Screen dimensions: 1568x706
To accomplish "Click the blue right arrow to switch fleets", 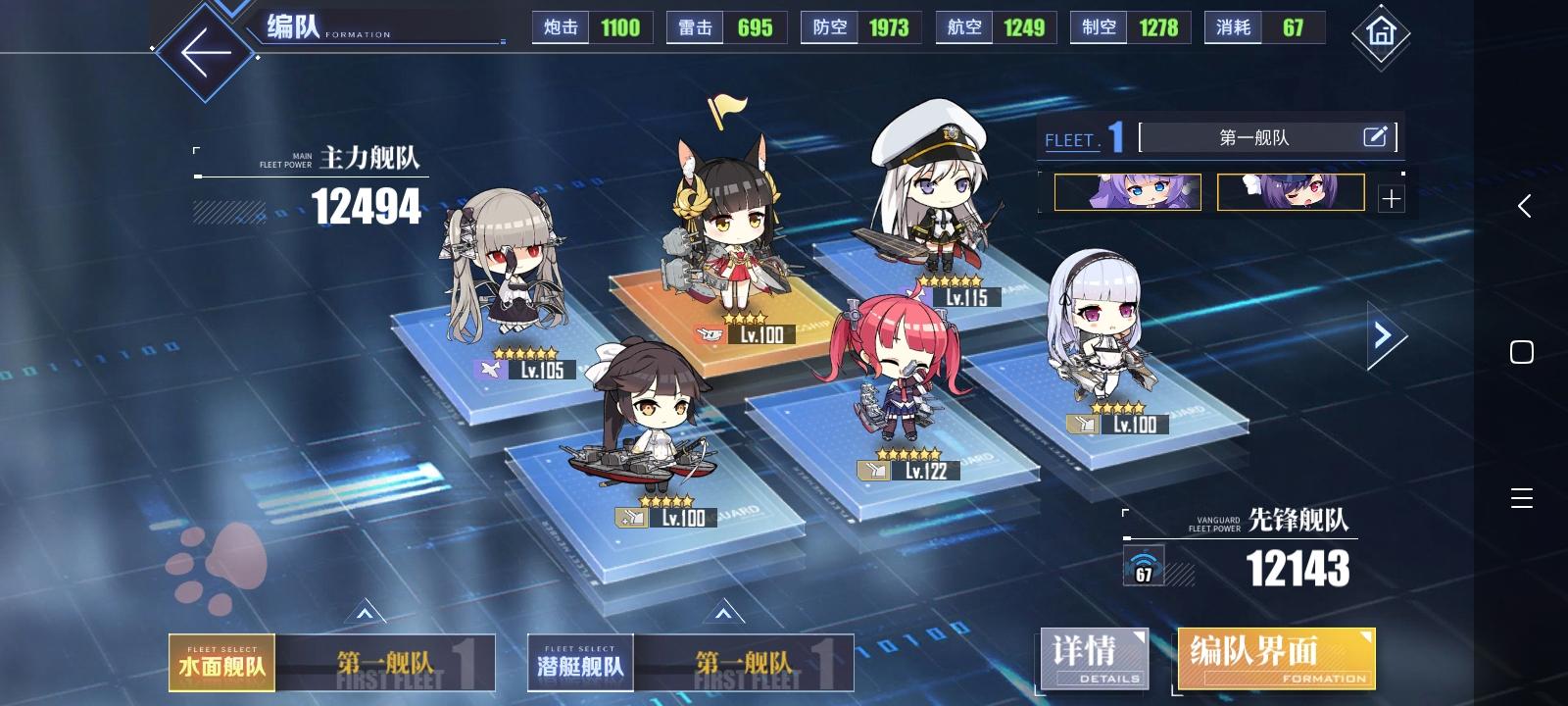I will pyautogui.click(x=1383, y=336).
